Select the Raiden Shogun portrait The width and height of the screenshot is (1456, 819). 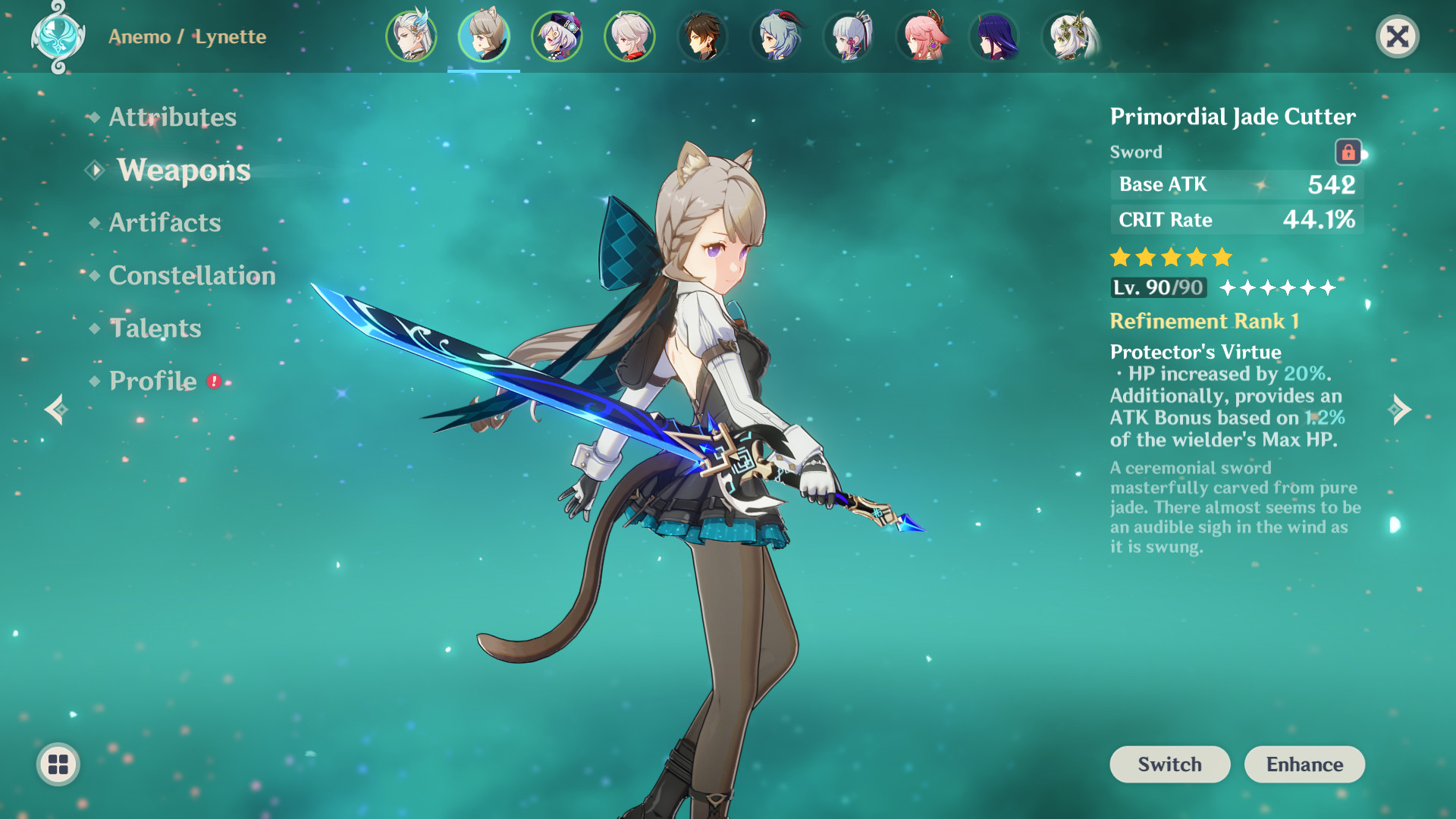(995, 36)
